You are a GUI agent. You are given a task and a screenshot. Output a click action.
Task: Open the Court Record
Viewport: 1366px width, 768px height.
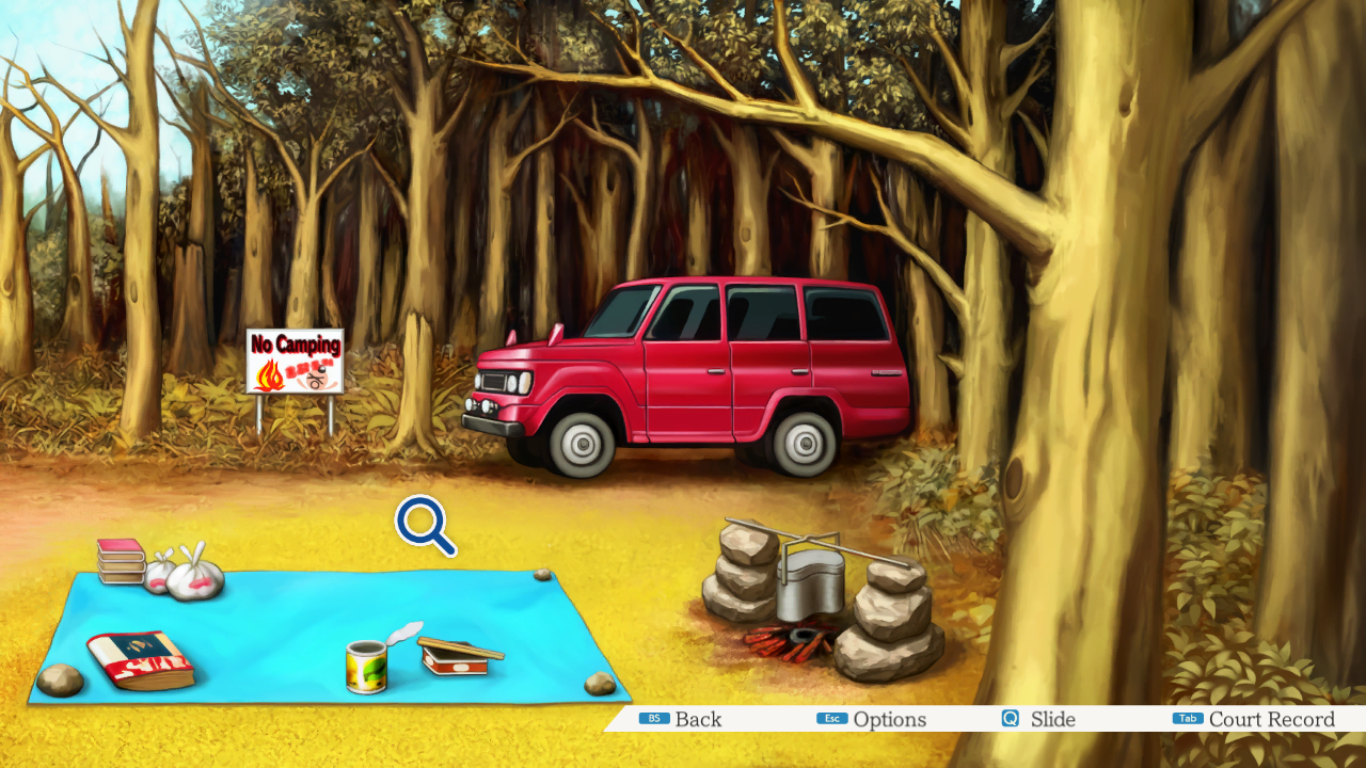[x=1254, y=719]
